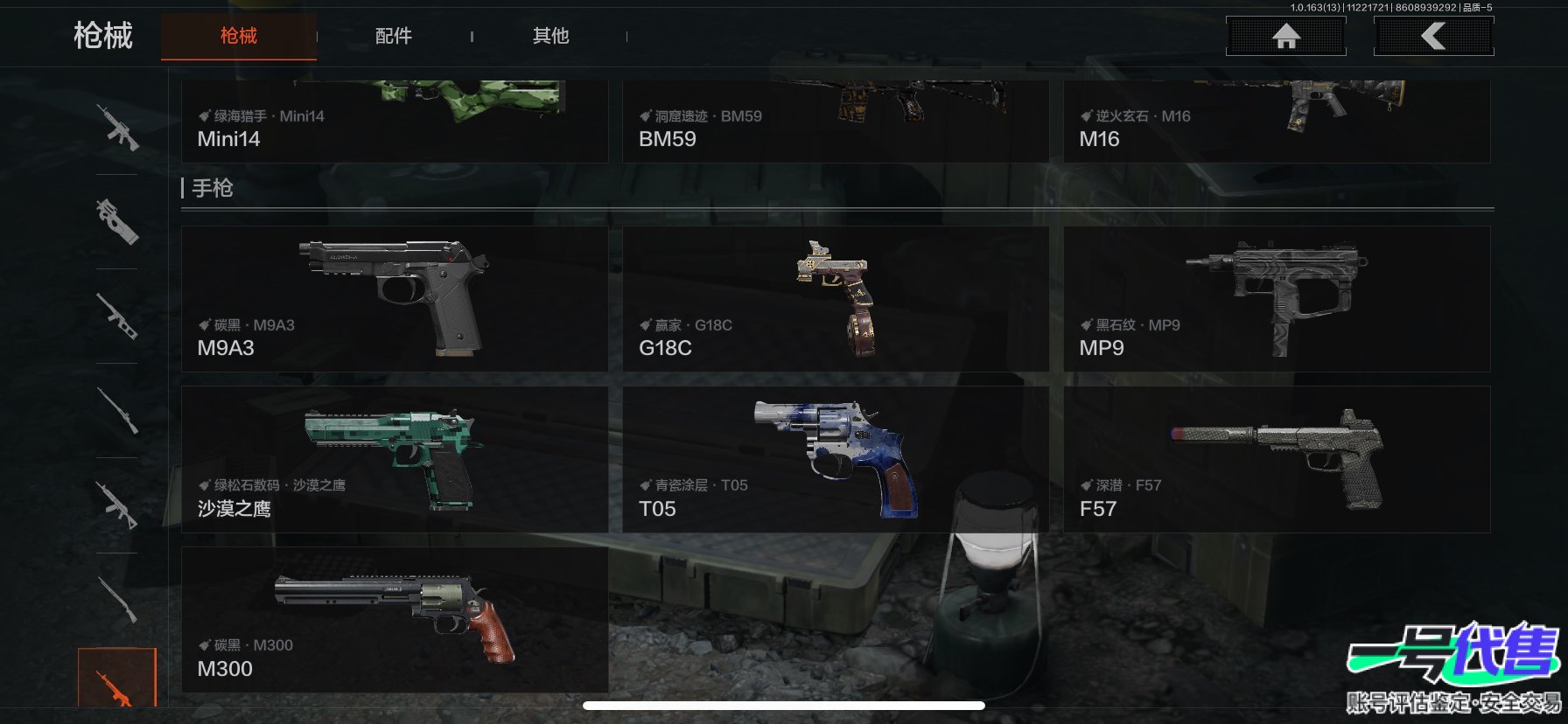Open the 配件 tab
The image size is (1568, 724).
pos(393,36)
